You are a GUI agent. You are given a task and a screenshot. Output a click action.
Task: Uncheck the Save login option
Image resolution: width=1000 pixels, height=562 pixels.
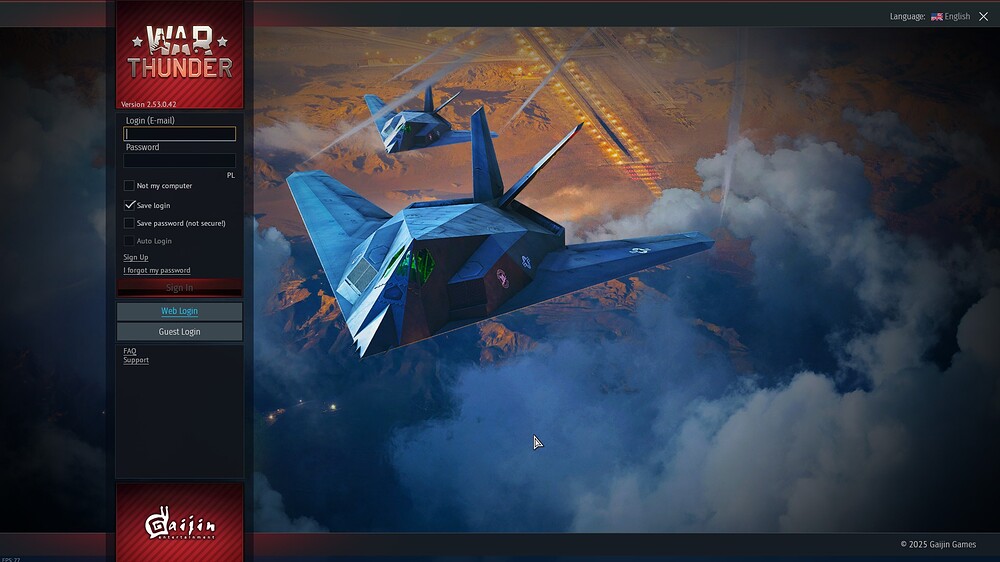point(129,205)
